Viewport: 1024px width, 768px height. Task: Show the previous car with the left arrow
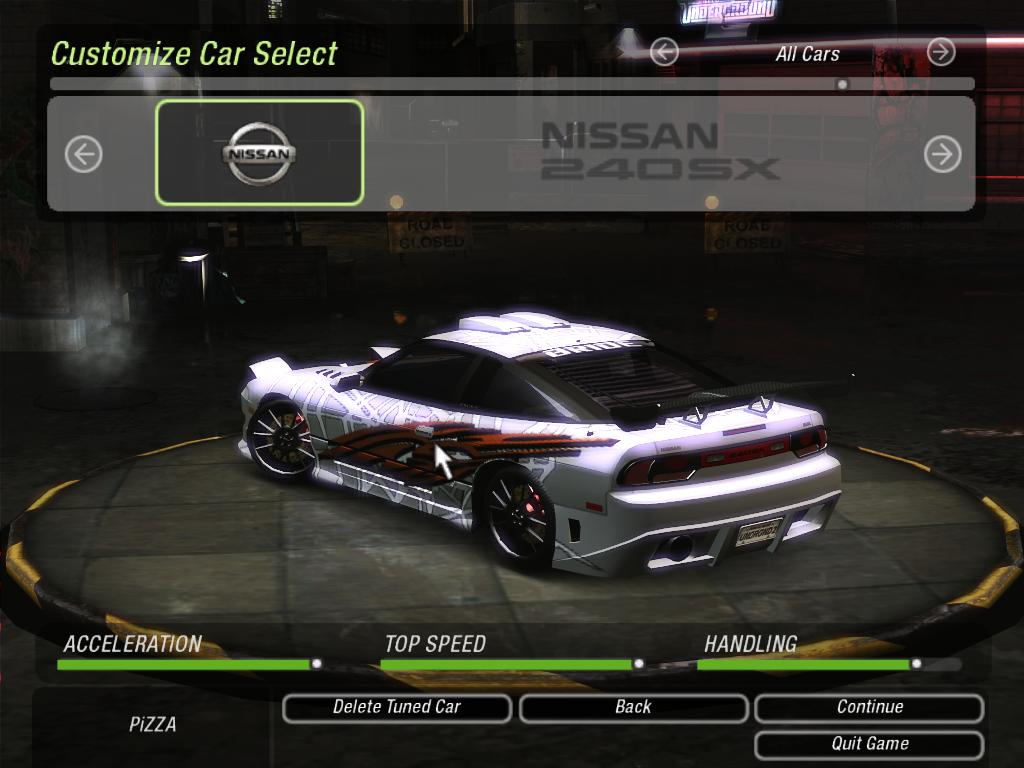click(84, 154)
